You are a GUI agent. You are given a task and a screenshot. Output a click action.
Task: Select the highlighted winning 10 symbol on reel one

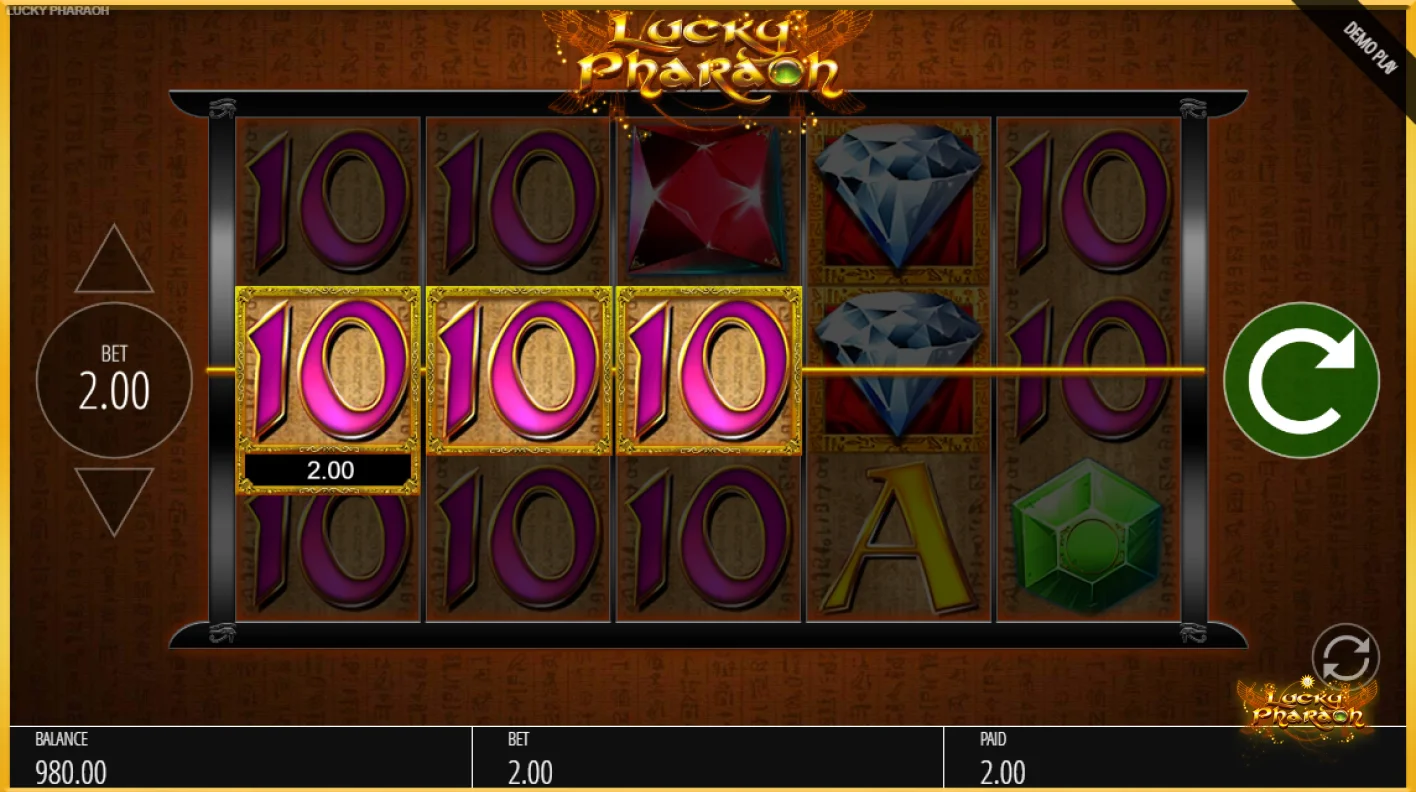coord(328,370)
